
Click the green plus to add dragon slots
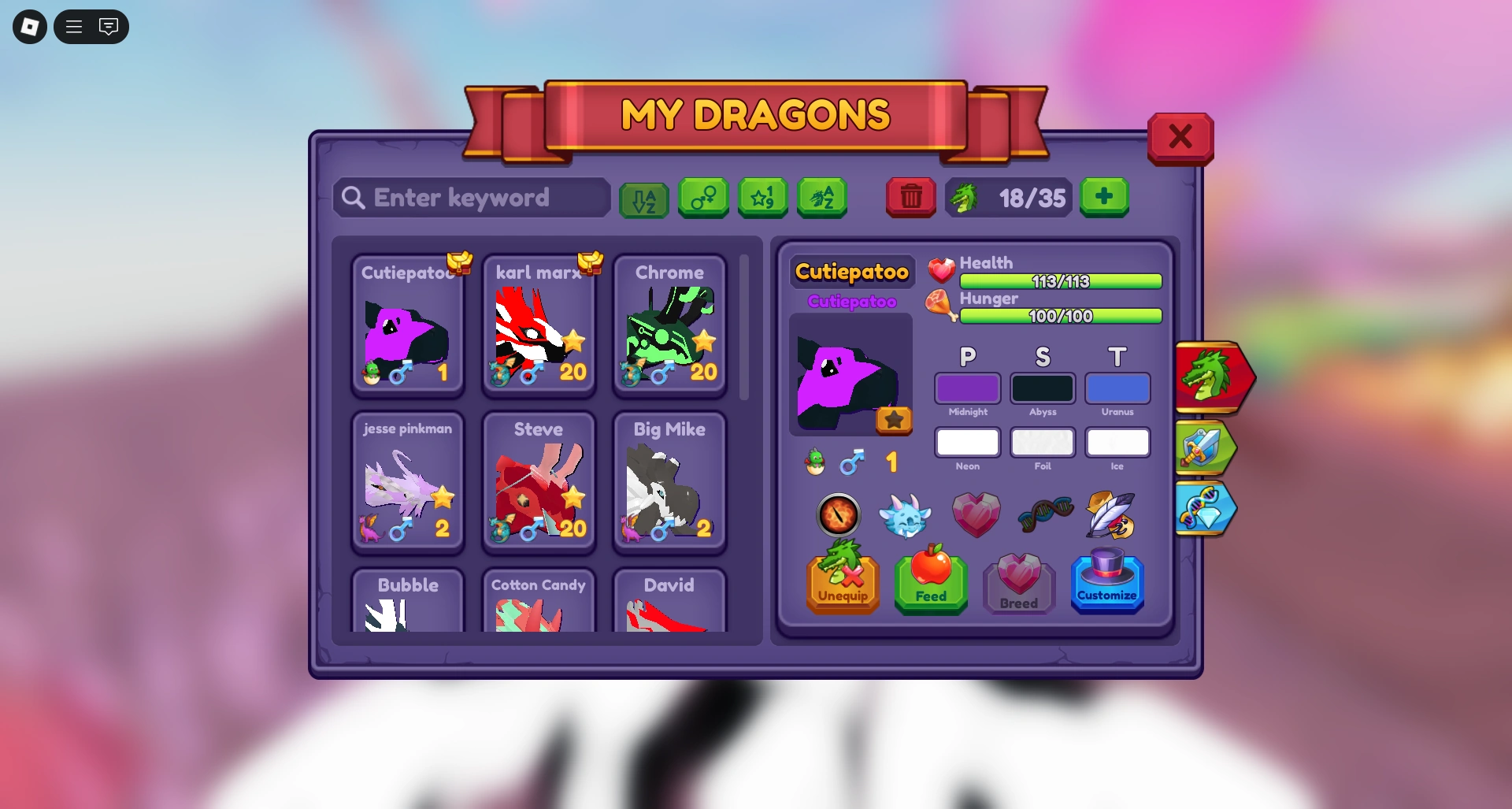click(x=1105, y=198)
